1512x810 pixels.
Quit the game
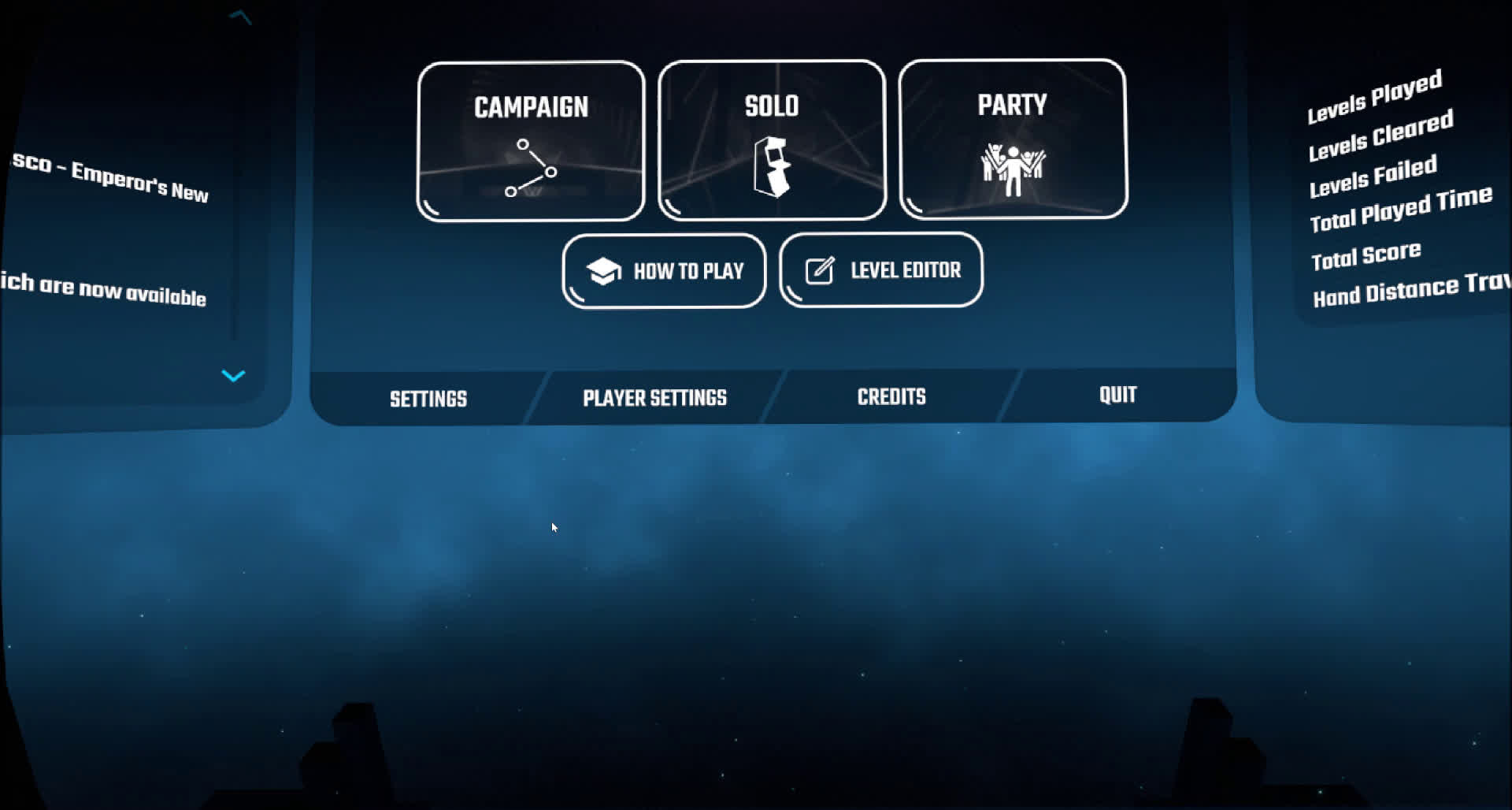[1117, 395]
